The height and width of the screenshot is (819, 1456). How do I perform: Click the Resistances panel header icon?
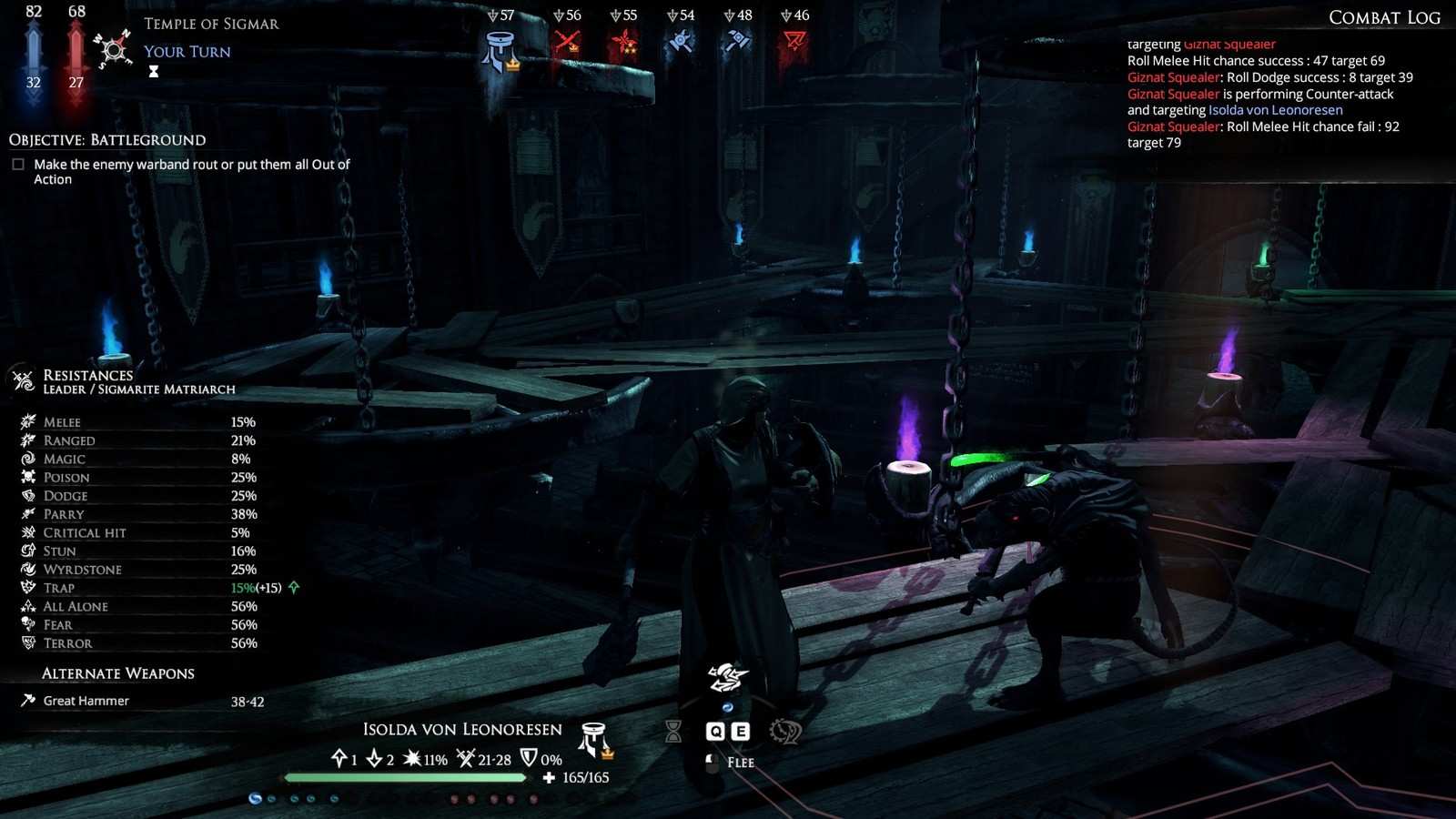(x=23, y=380)
